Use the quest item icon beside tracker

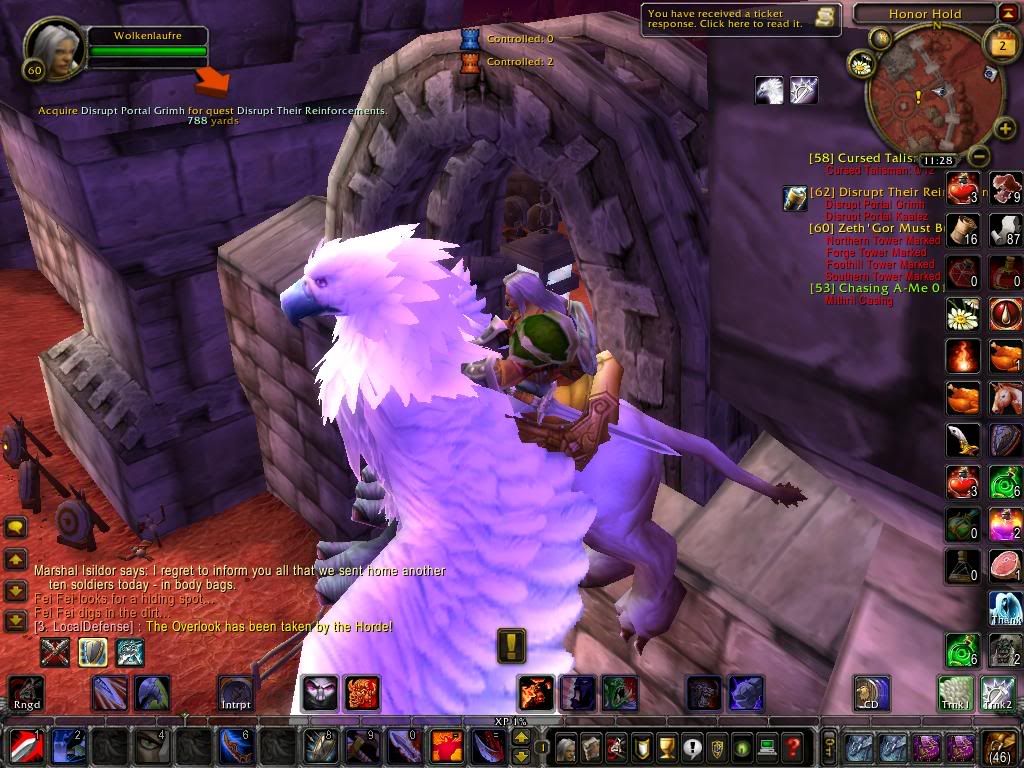[795, 198]
